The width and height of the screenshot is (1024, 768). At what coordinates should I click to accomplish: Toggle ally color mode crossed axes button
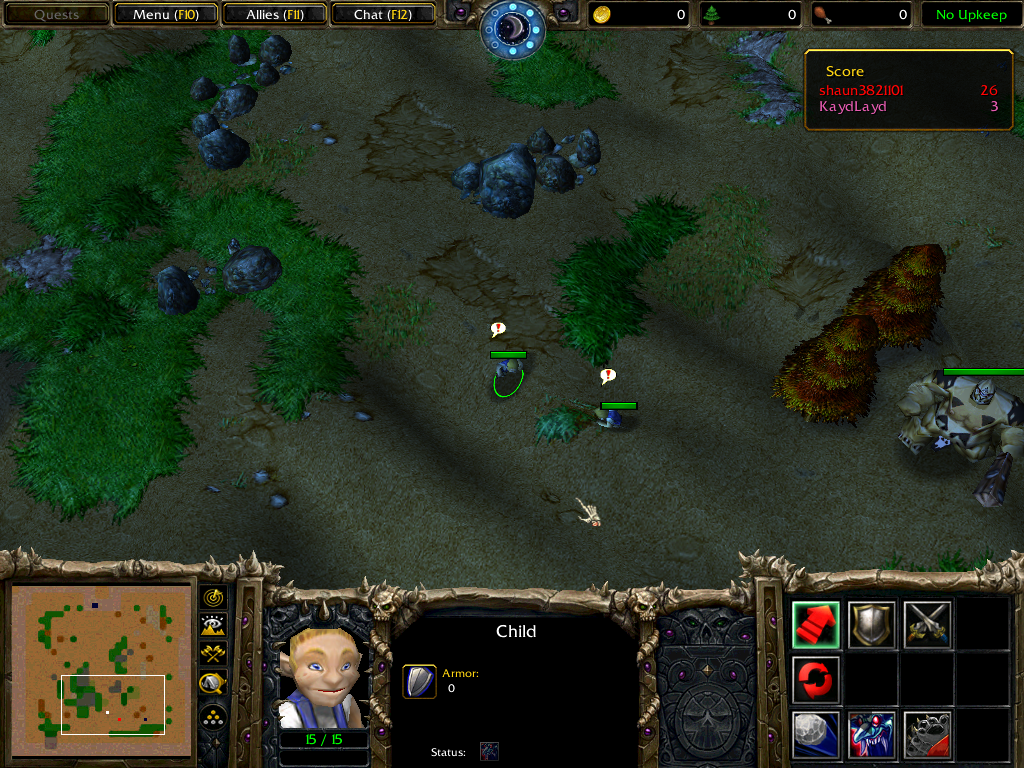(213, 654)
